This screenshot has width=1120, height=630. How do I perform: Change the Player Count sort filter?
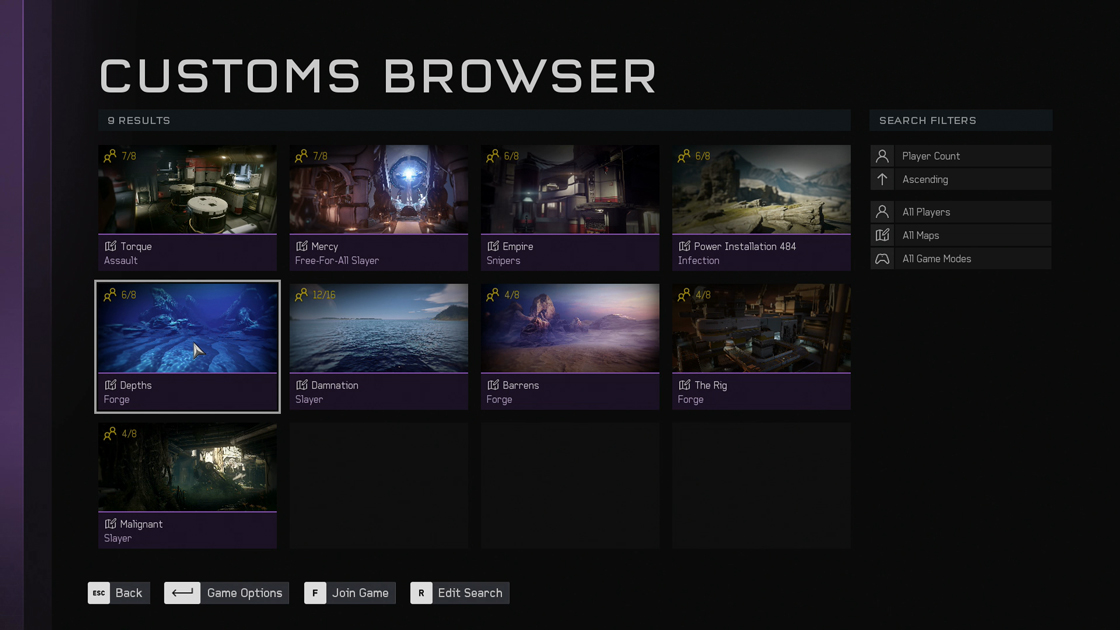960,156
